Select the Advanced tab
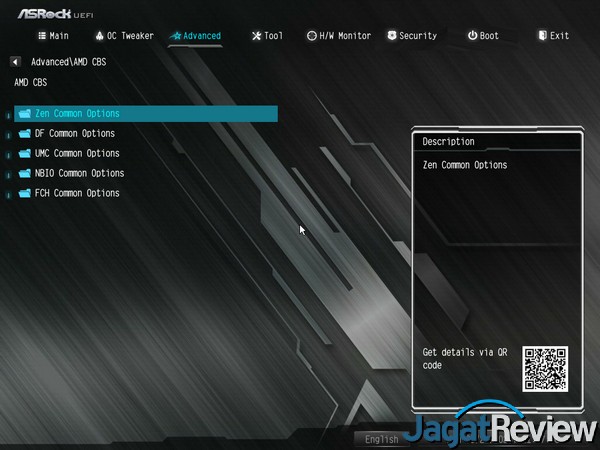600x450 pixels. (x=196, y=36)
